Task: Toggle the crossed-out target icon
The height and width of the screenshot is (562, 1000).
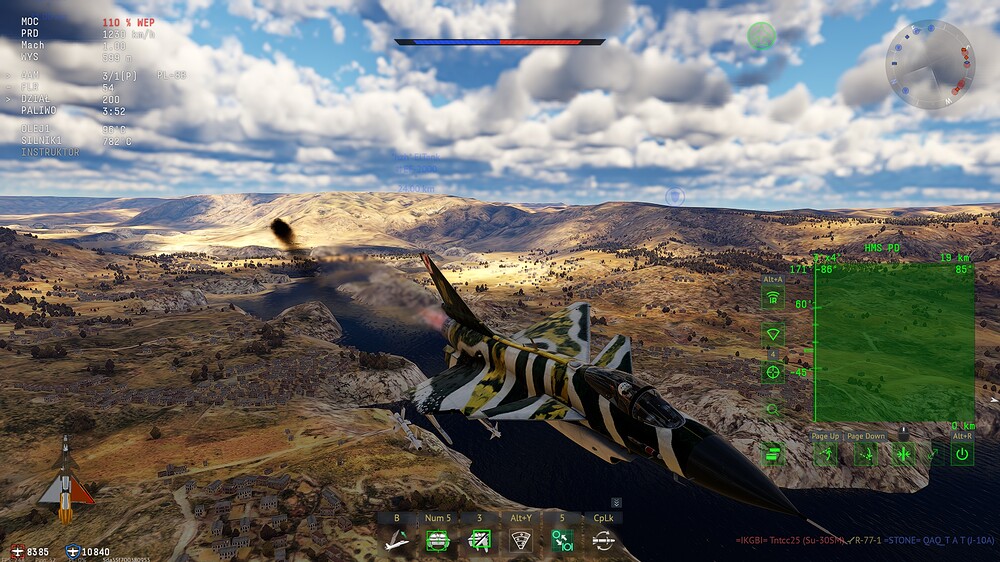Action: [x=479, y=541]
